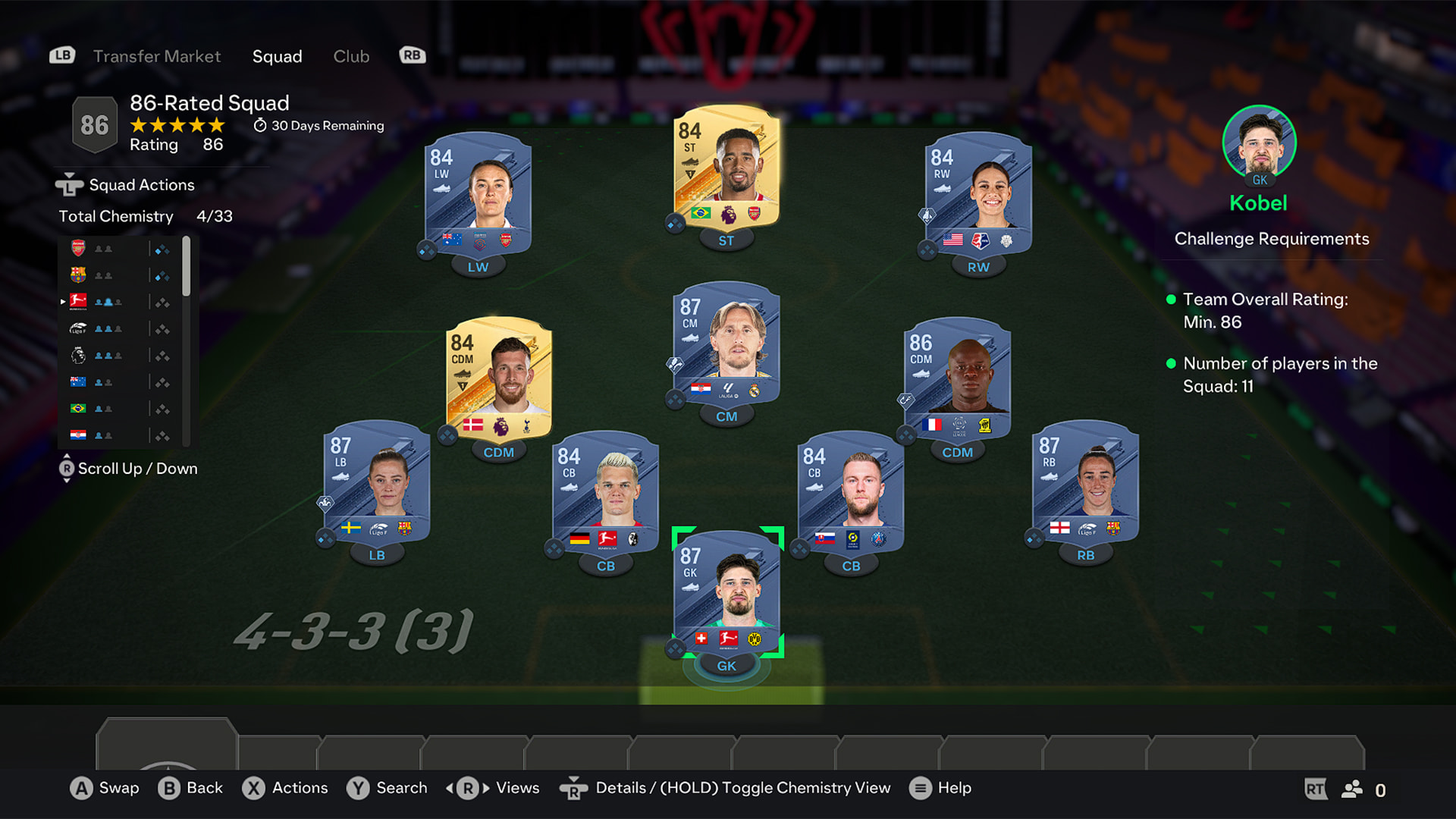1456x819 pixels.
Task: Click the Help hamburger icon
Action: pyautogui.click(x=920, y=789)
